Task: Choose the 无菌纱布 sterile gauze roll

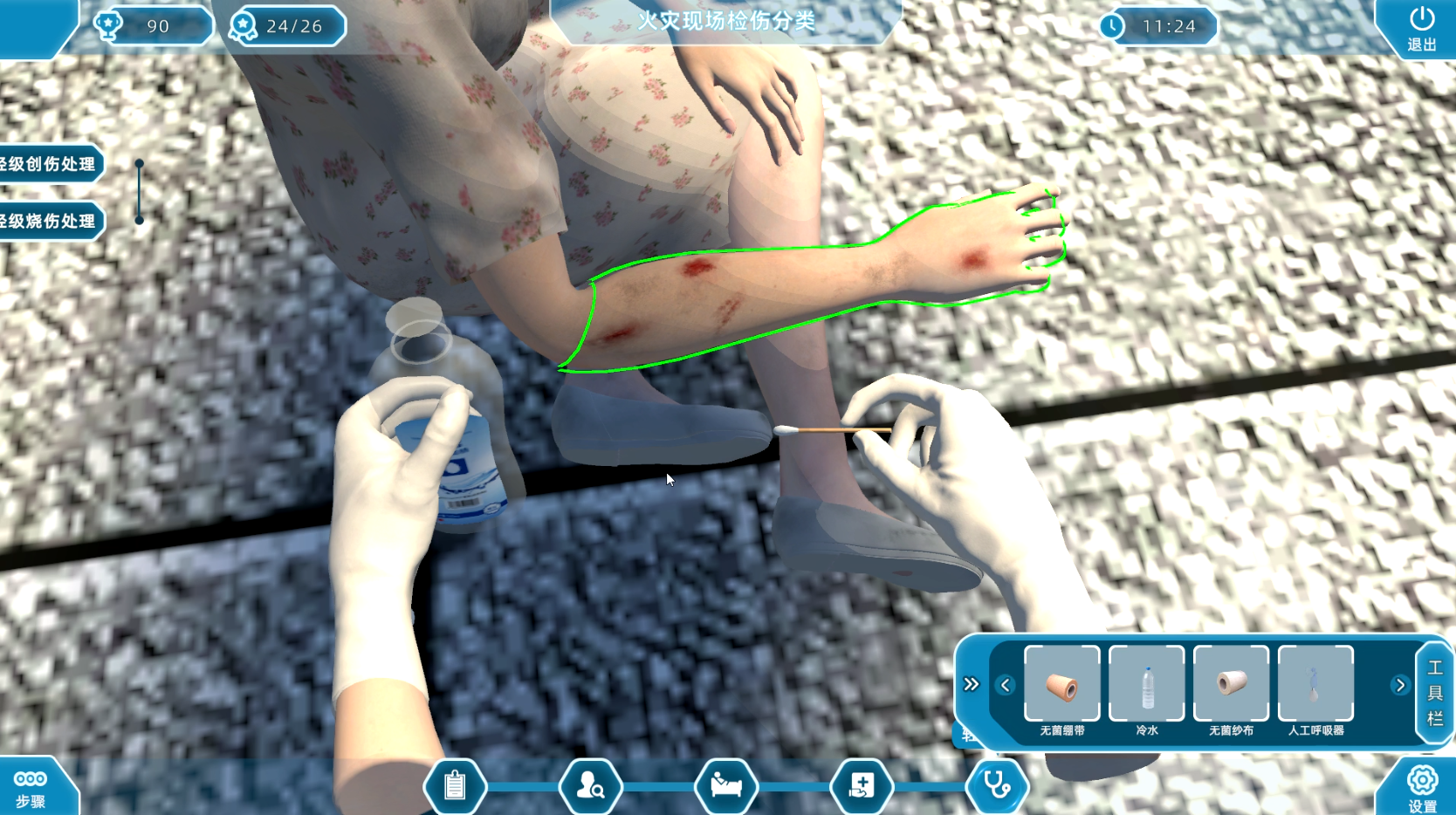Action: (x=1231, y=685)
